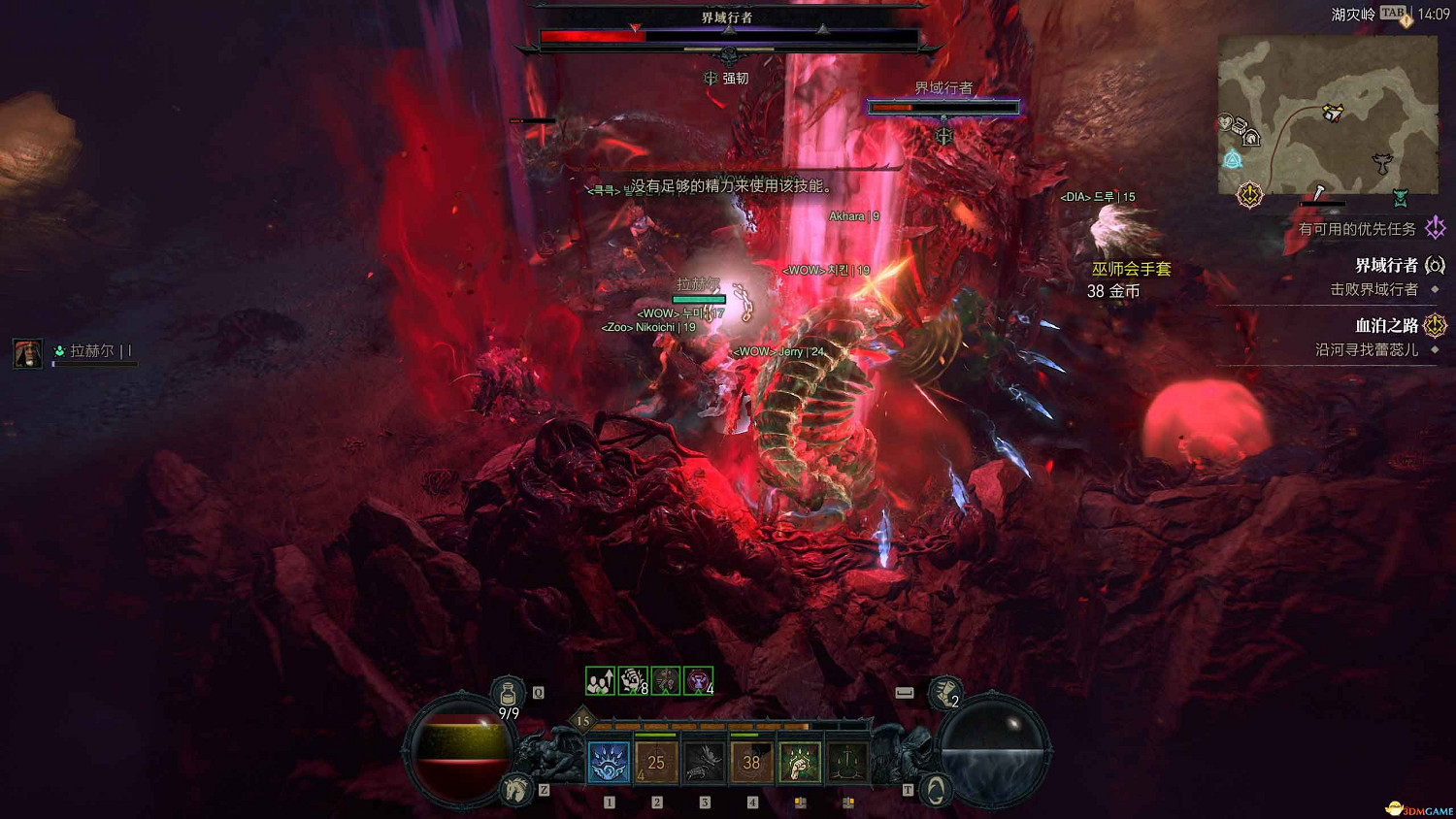Inspect the fist buff icon showing 8

(x=633, y=681)
